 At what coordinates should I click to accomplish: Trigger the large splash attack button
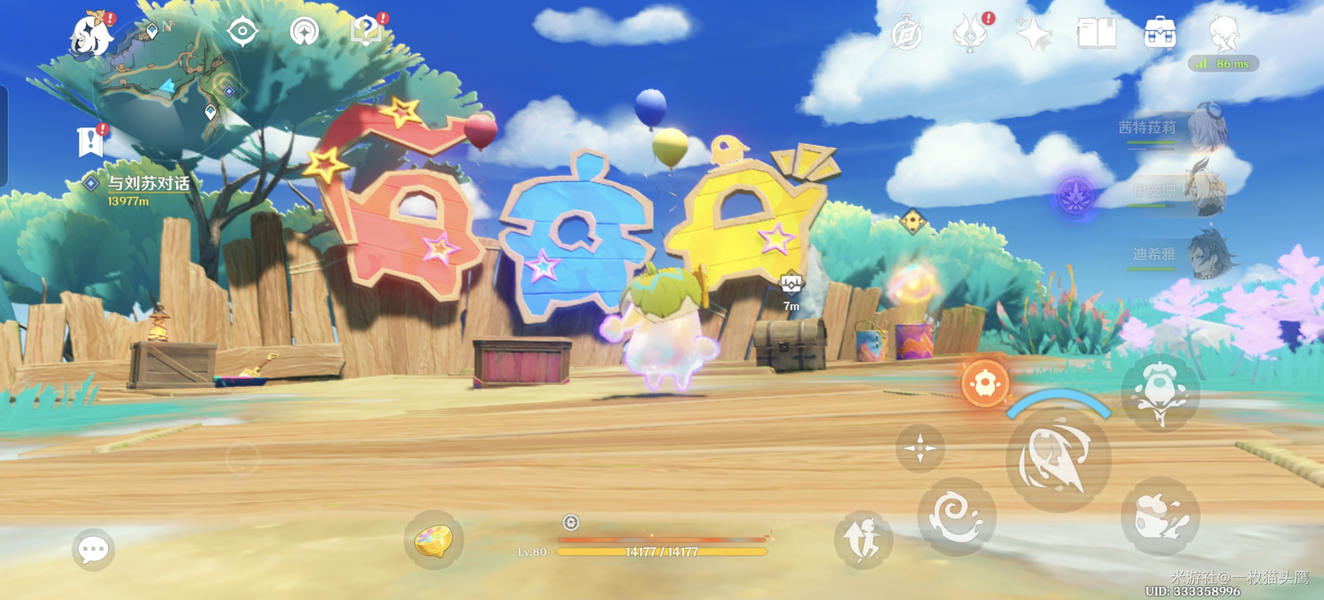click(x=1058, y=460)
